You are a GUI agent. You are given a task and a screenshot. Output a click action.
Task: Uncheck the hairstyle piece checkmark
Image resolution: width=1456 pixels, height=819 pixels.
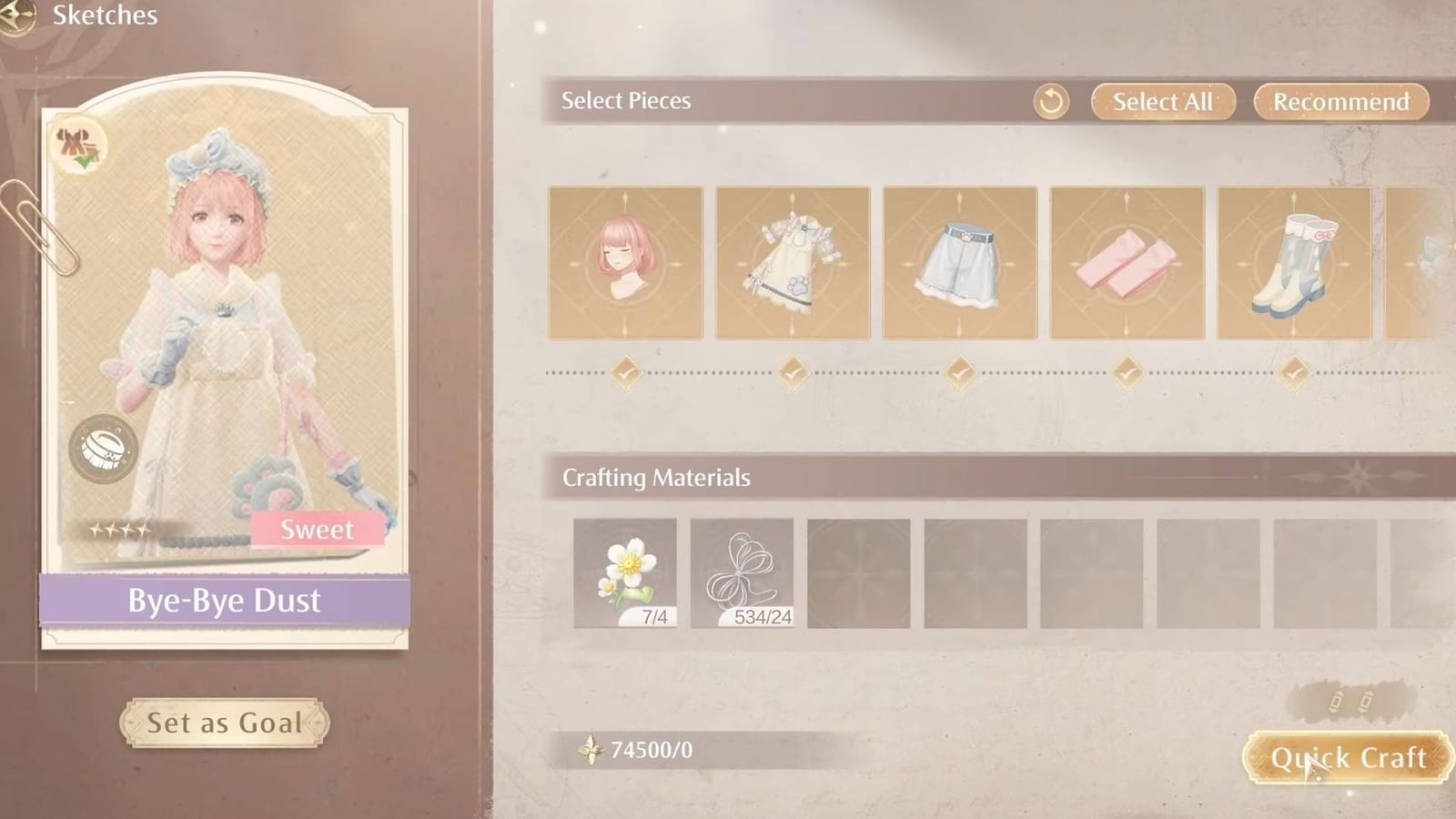tap(625, 369)
